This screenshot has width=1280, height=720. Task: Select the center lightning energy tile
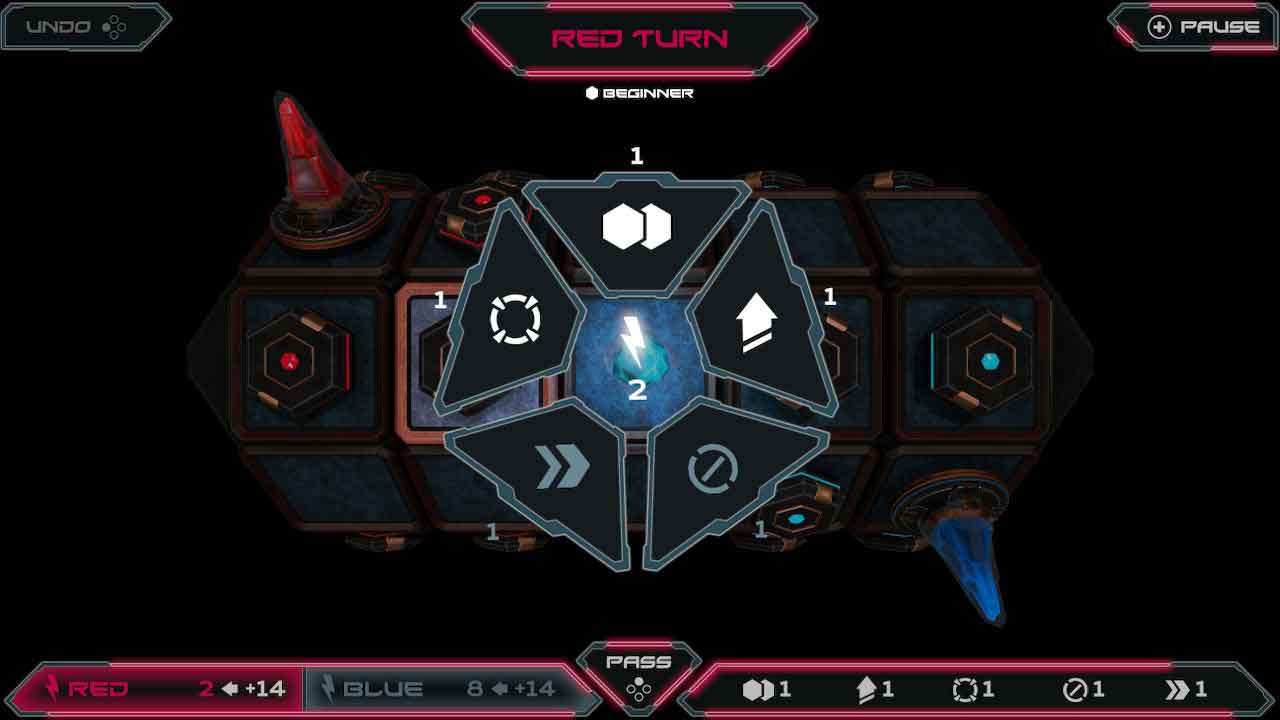point(636,350)
